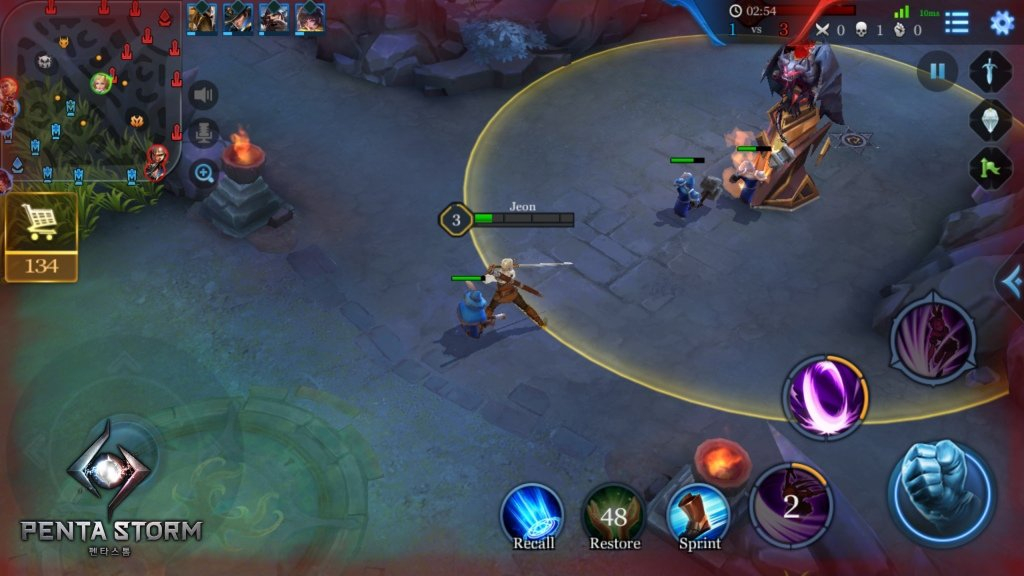1024x576 pixels.
Task: Toggle the microphone button
Action: point(204,133)
